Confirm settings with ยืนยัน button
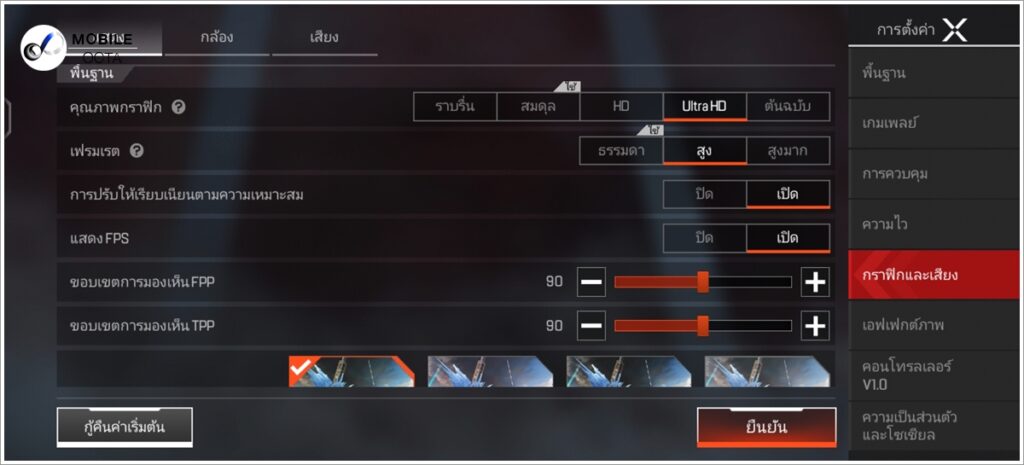This screenshot has height=465, width=1024. click(x=766, y=427)
